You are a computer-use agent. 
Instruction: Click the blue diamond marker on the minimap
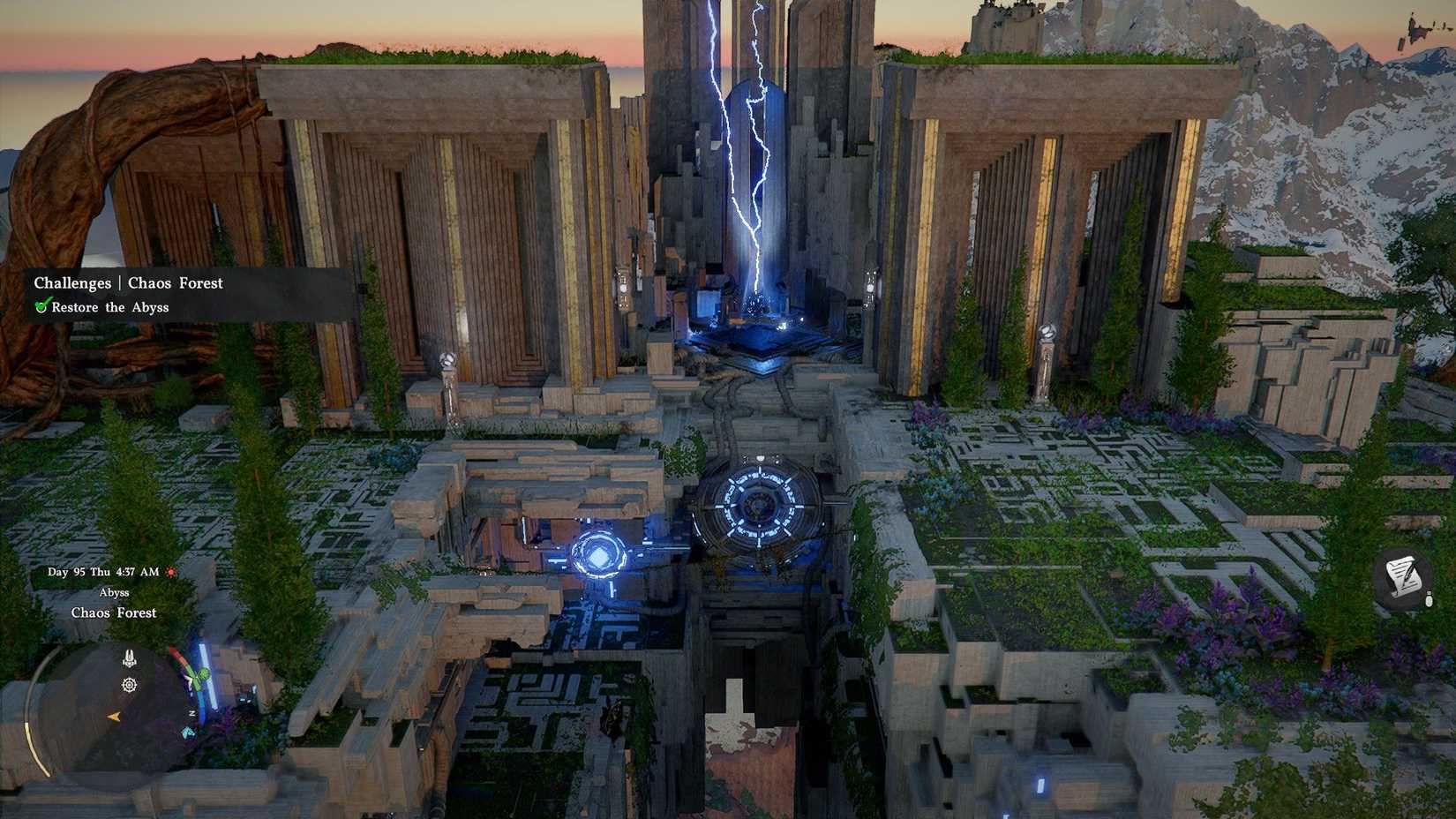pos(186,733)
